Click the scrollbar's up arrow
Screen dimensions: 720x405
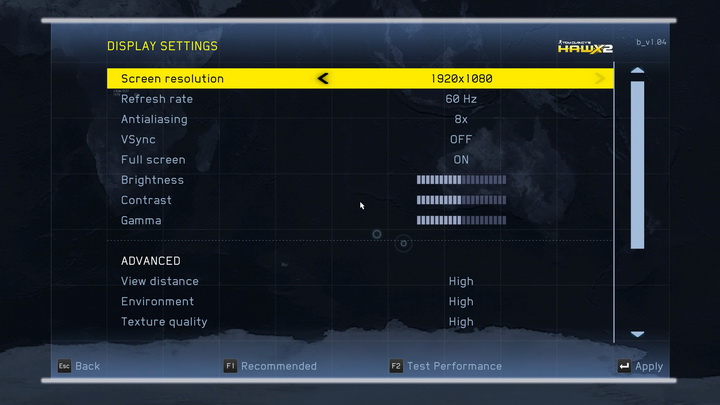[x=637, y=70]
